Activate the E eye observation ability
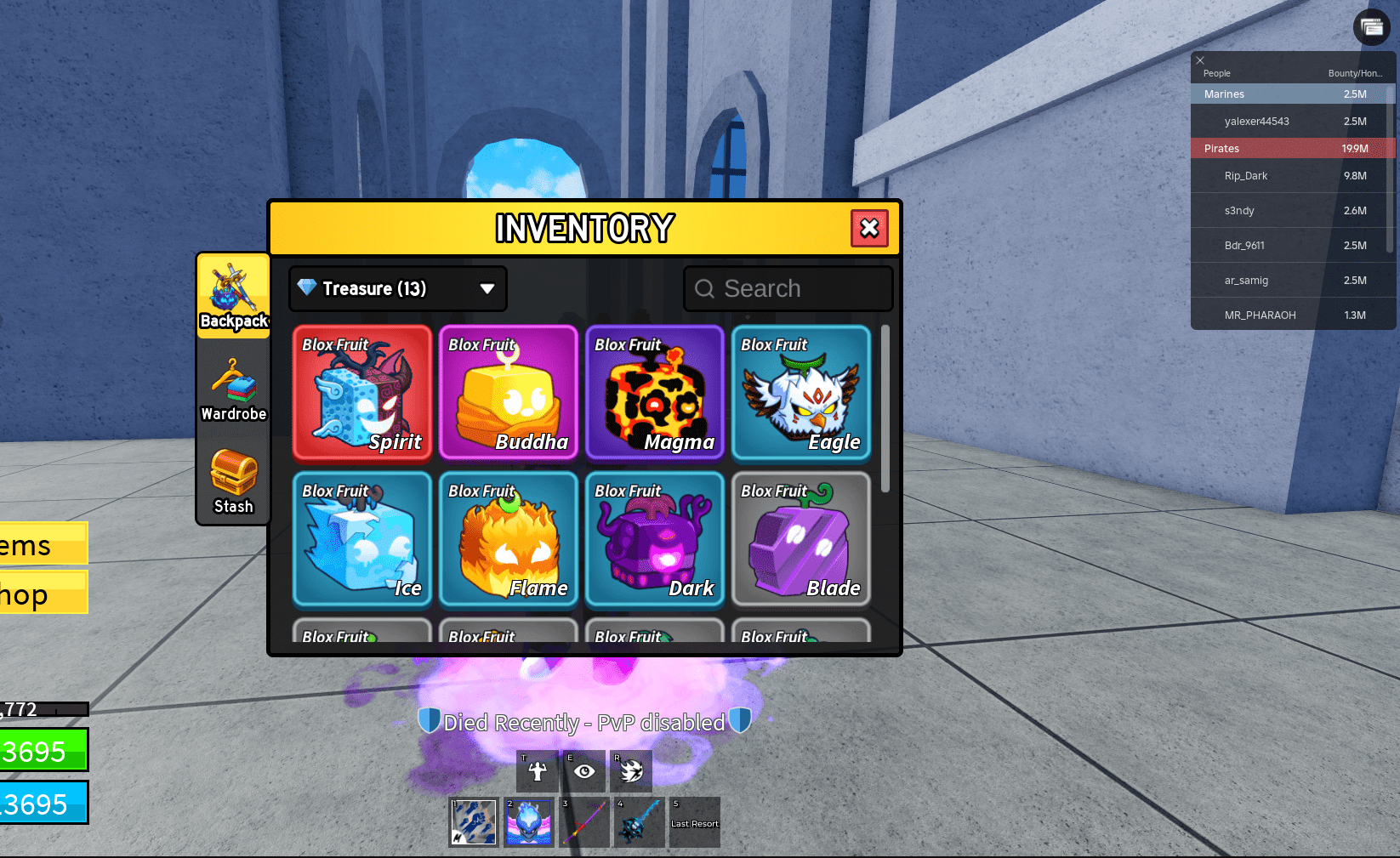Viewport: 1400px width, 858px height. click(583, 770)
